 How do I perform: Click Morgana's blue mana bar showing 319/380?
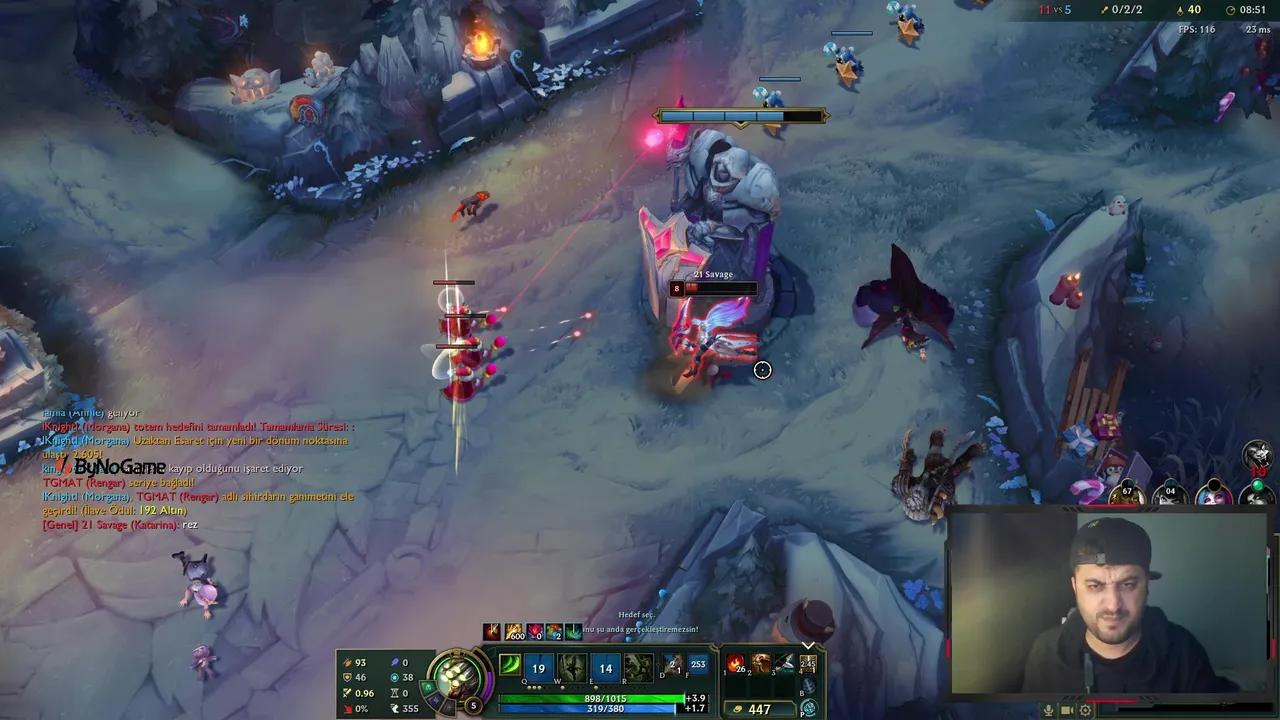[590, 710]
